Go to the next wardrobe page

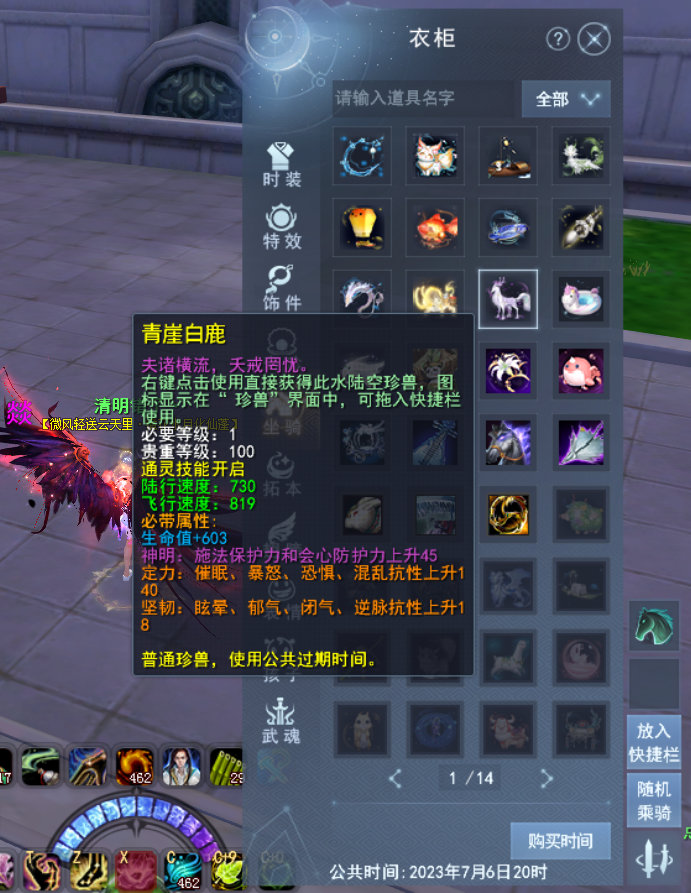(546, 777)
